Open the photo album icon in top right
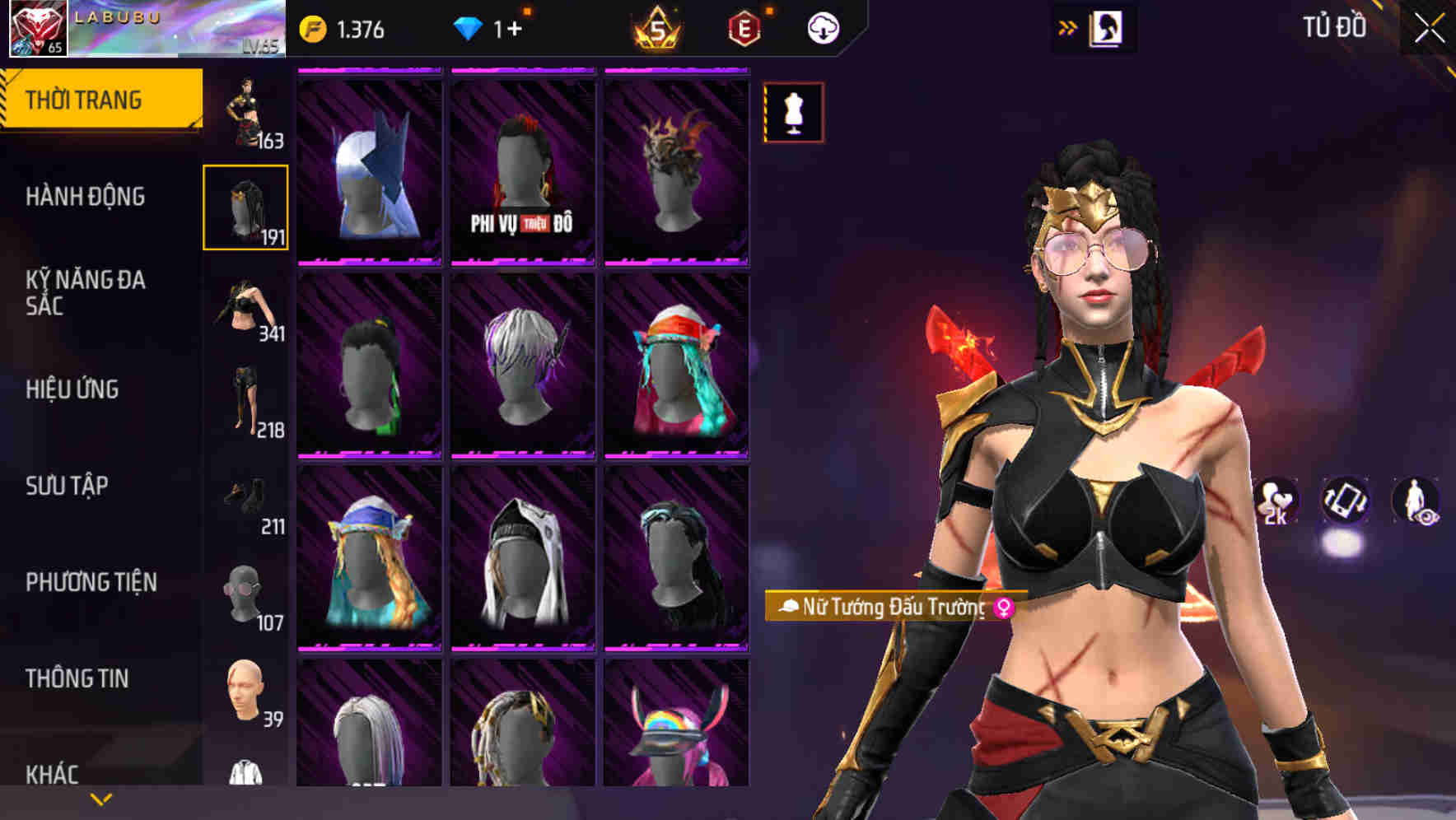 click(1106, 27)
